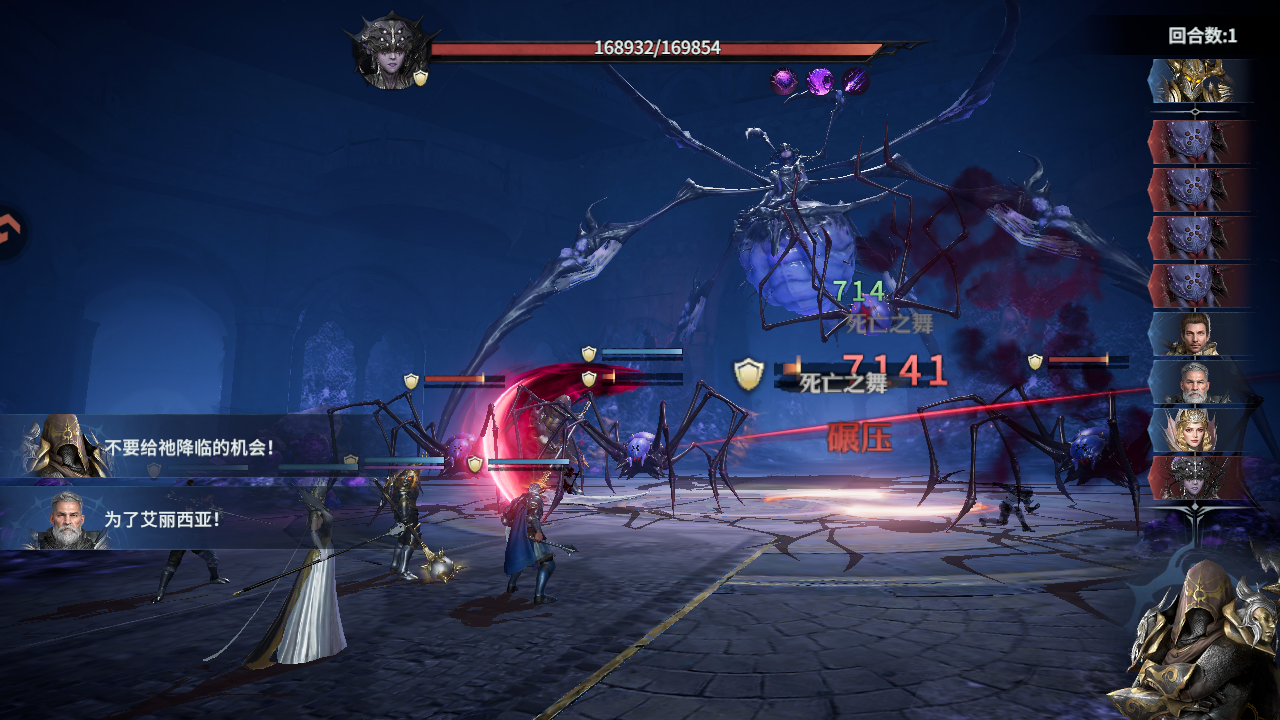This screenshot has height=720, width=1280.
Task: Click the spider queen boss portrait beside the health bar
Action: coord(389,52)
